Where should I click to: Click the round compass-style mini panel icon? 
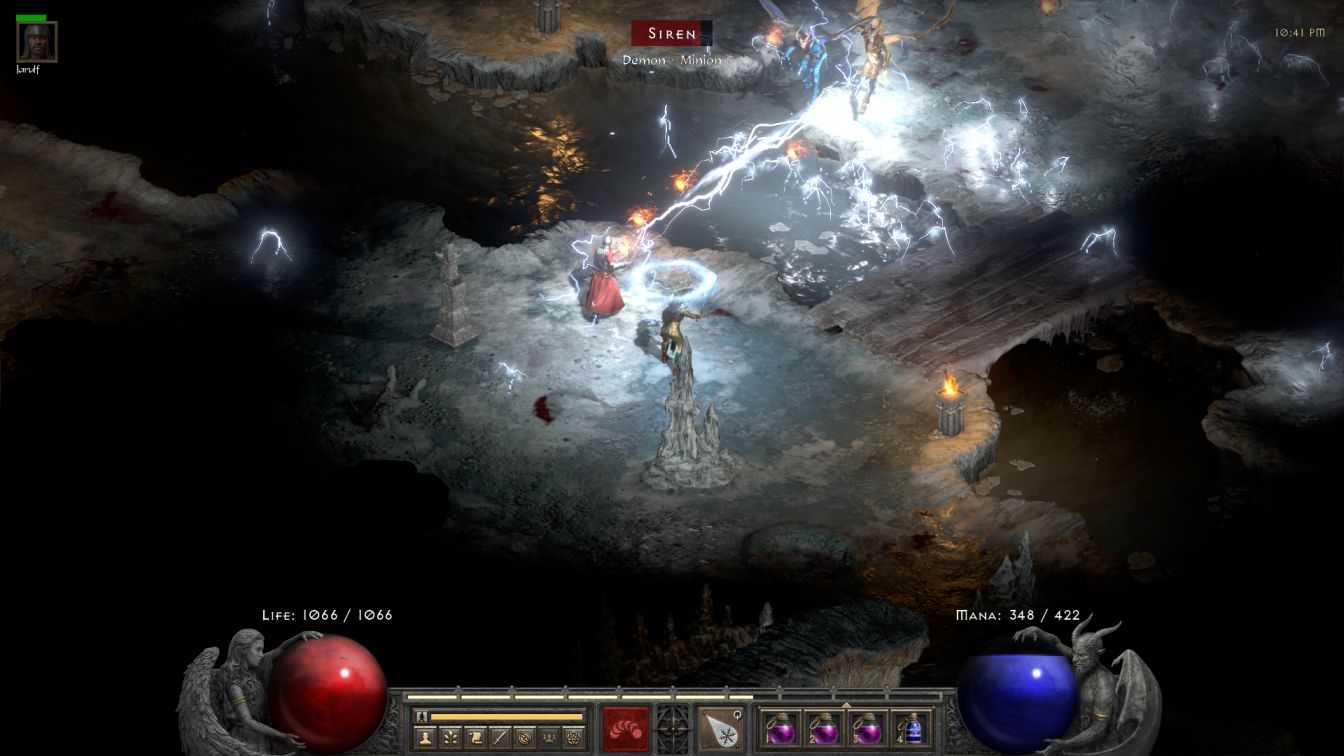coord(523,738)
